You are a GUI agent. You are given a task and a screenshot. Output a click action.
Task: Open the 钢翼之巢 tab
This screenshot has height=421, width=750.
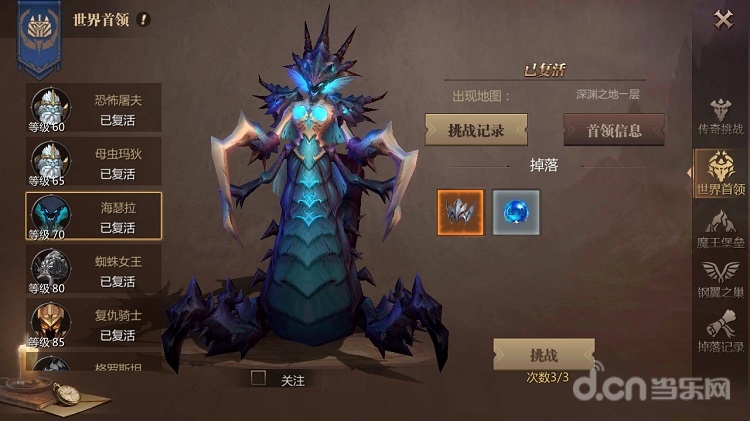(721, 281)
